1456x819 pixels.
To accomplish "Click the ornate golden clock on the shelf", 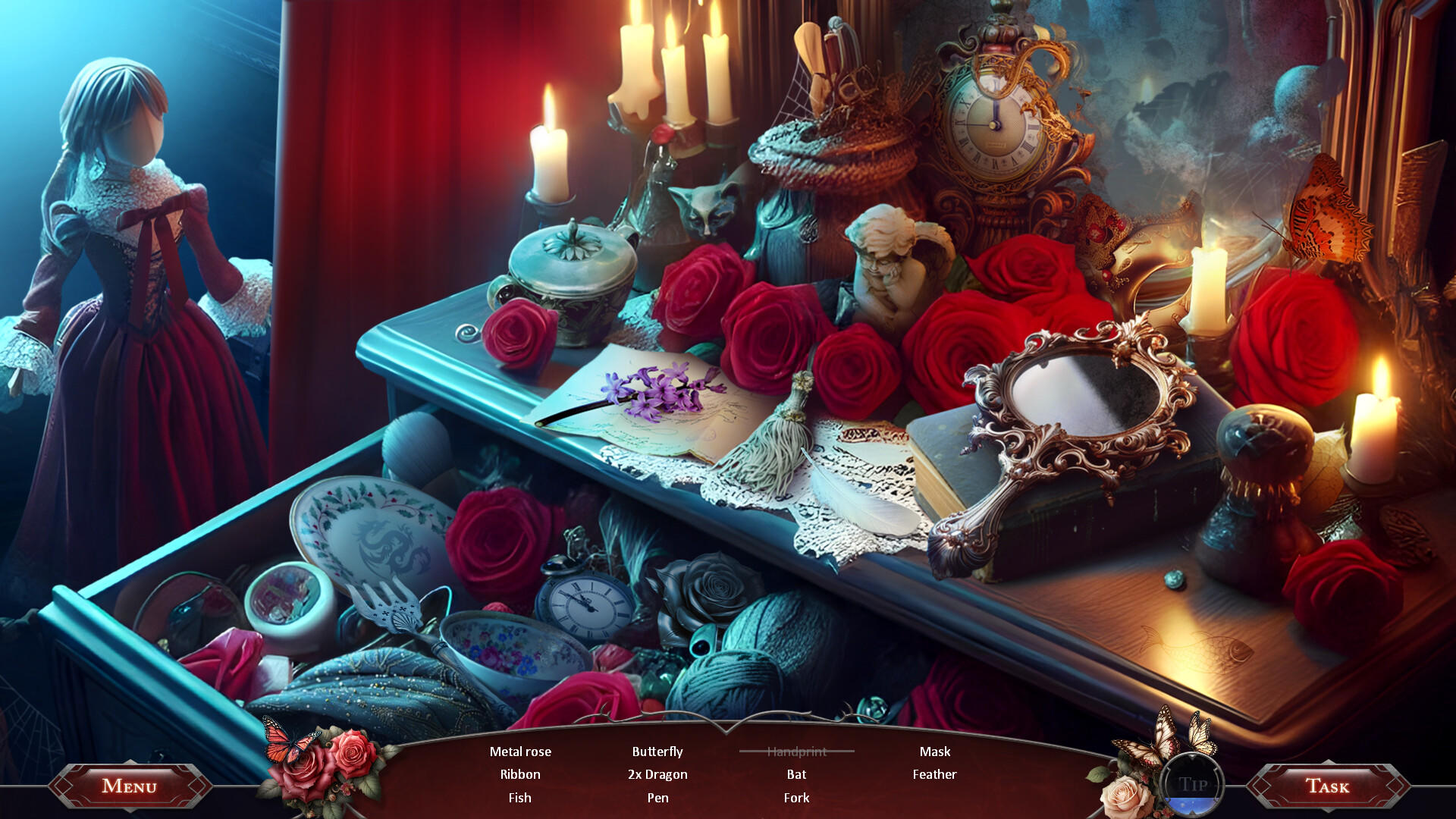I will pos(993,125).
